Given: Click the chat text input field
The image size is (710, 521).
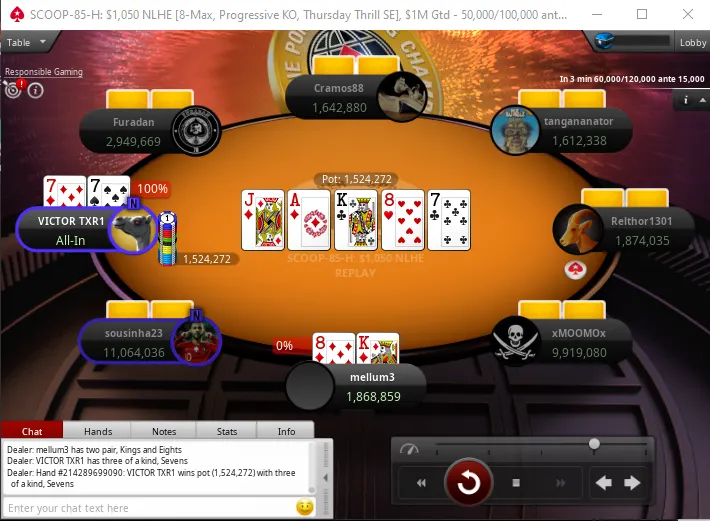Looking at the screenshot, I should coord(150,508).
